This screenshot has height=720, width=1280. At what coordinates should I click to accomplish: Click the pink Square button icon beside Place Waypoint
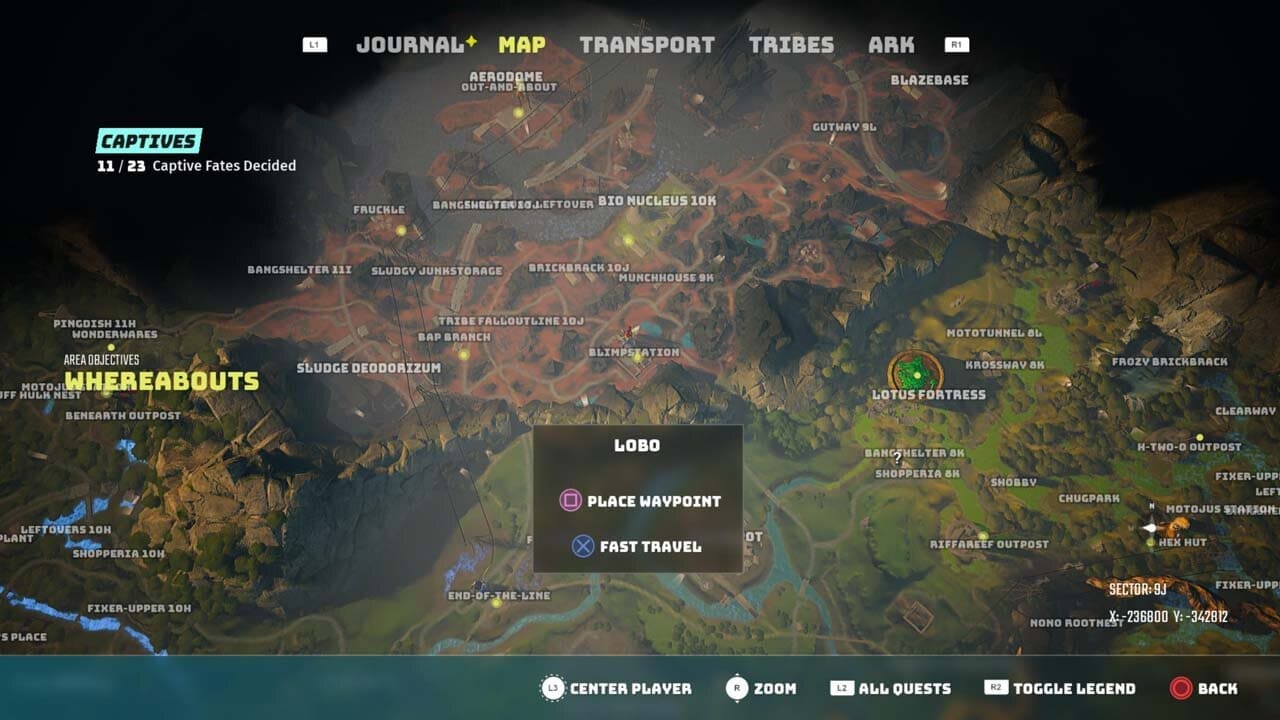pyautogui.click(x=569, y=501)
